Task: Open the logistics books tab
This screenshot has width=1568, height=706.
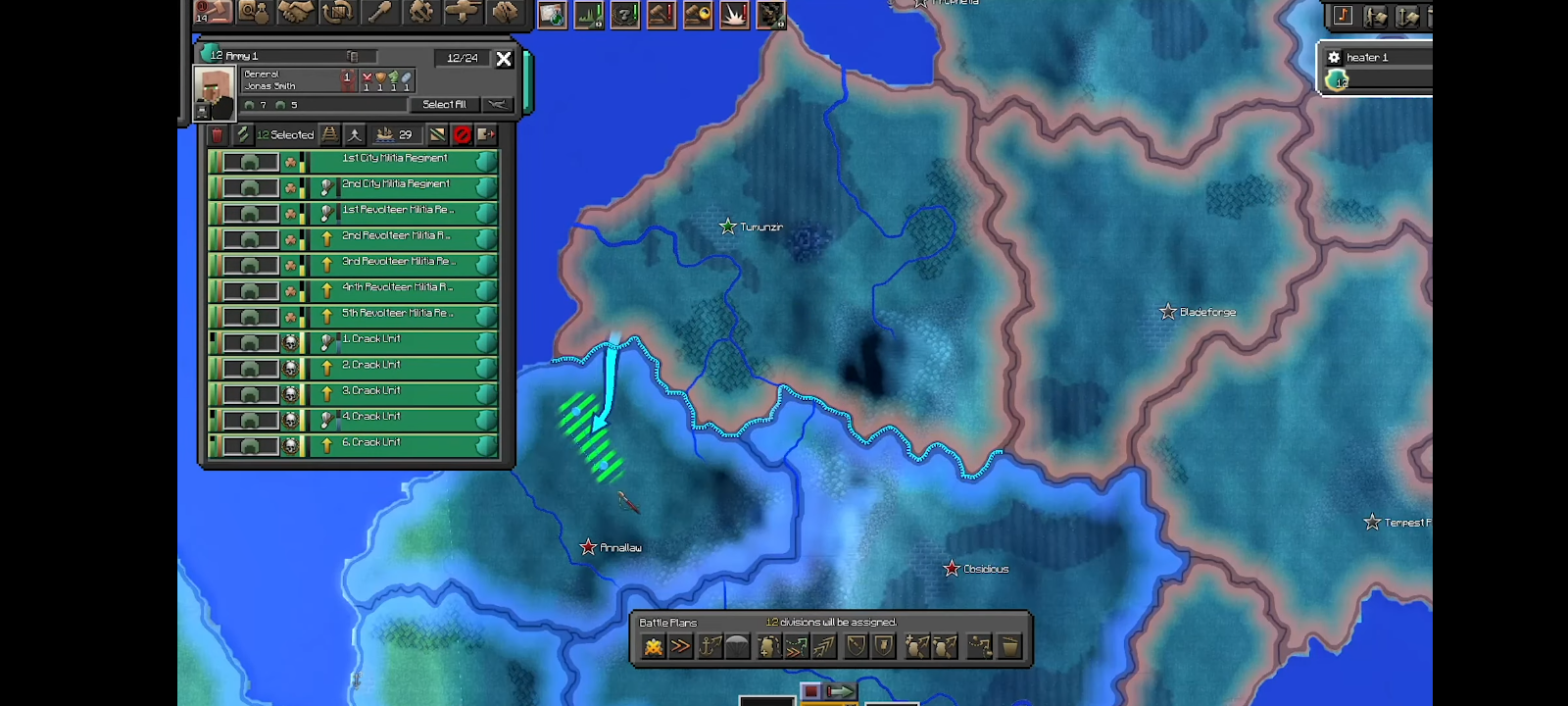Action: 504,13
